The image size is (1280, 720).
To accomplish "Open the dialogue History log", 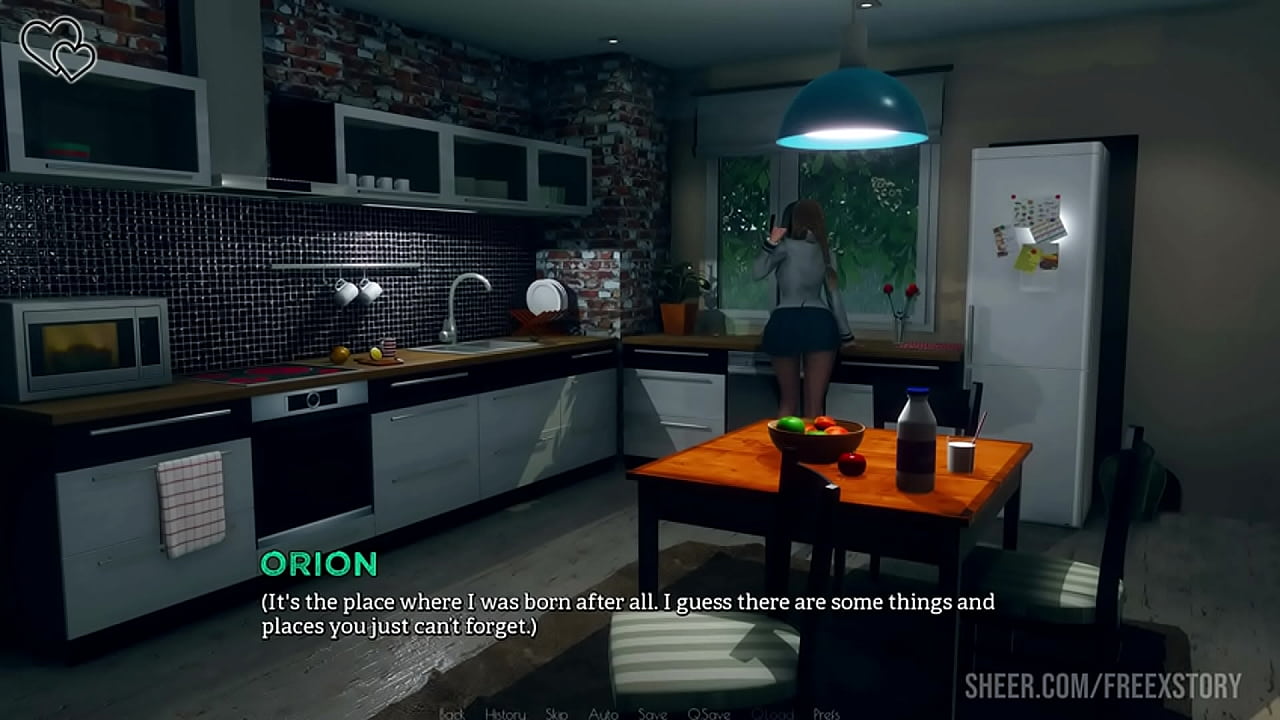I will coord(505,713).
